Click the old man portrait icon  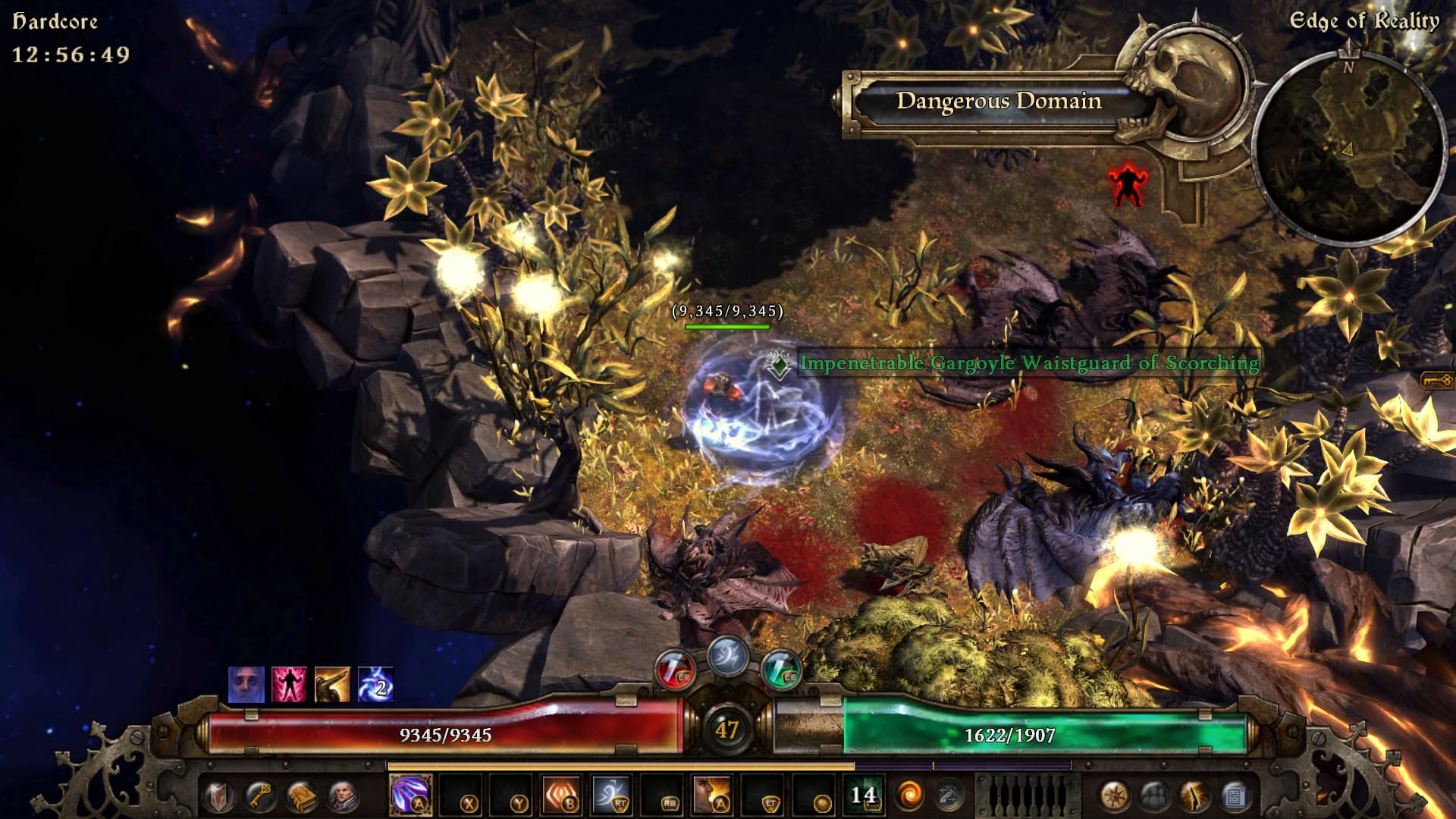[343, 796]
